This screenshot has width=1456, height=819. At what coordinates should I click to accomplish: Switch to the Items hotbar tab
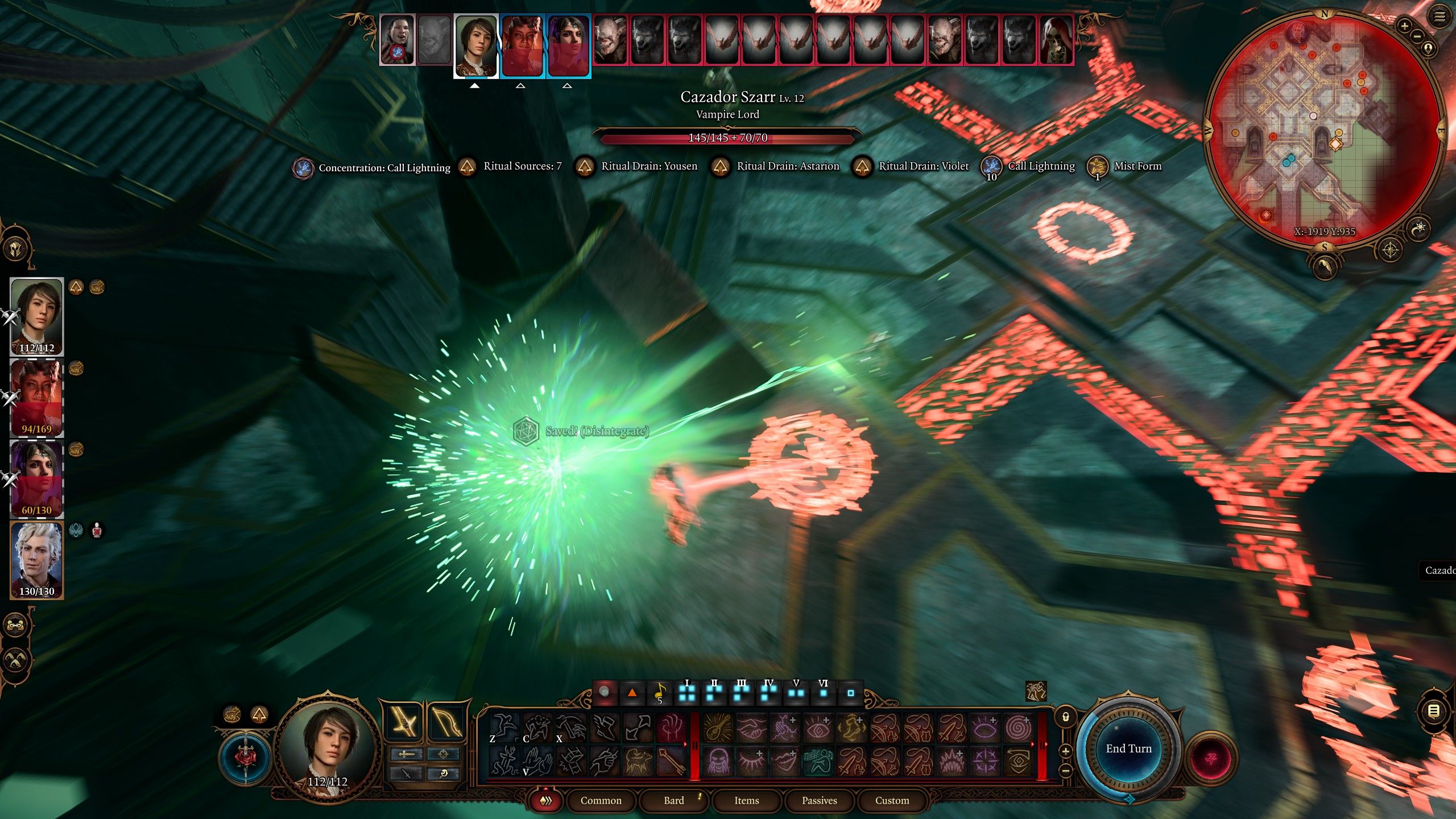(747, 800)
